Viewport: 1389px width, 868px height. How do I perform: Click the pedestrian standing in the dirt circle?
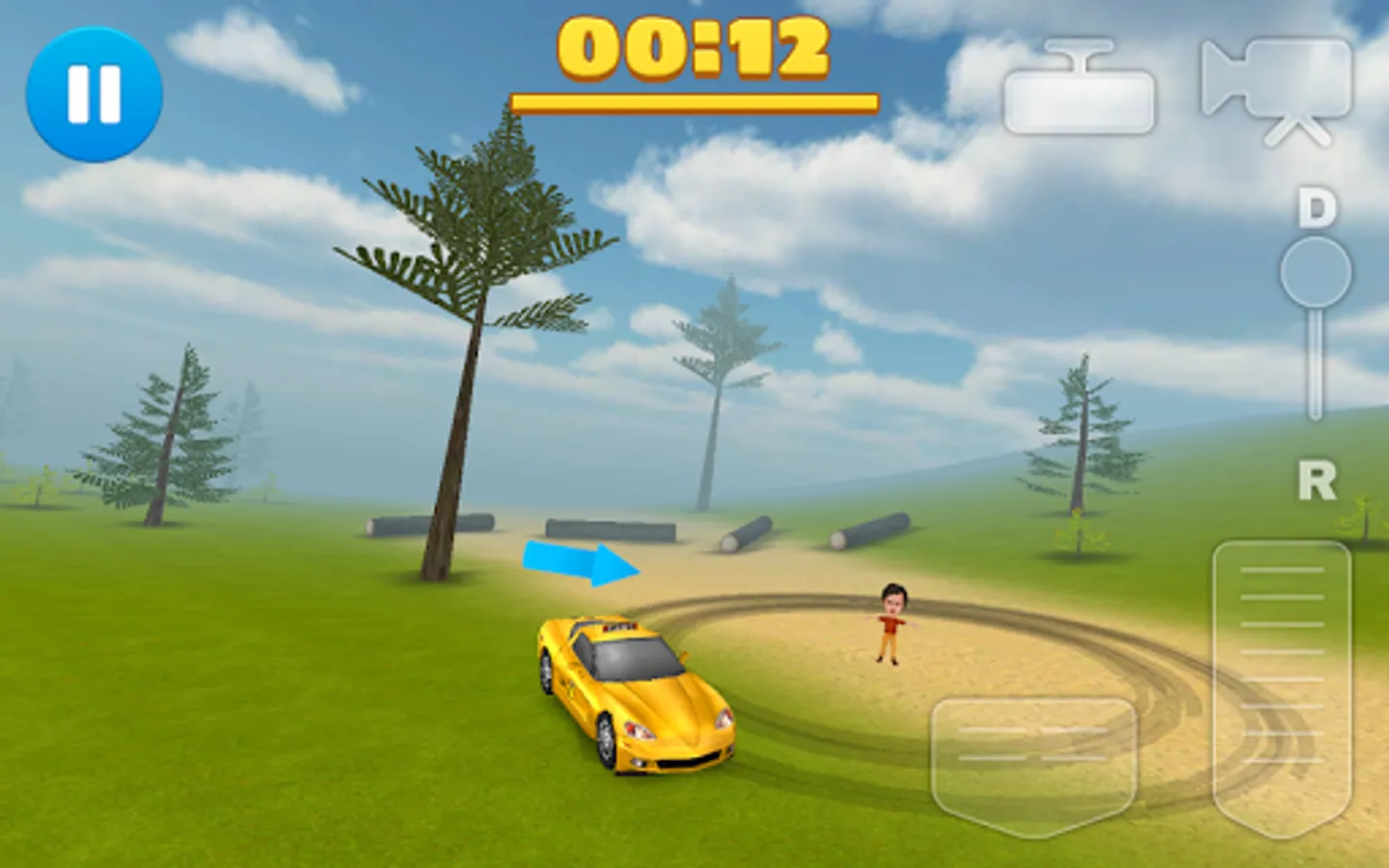(892, 622)
